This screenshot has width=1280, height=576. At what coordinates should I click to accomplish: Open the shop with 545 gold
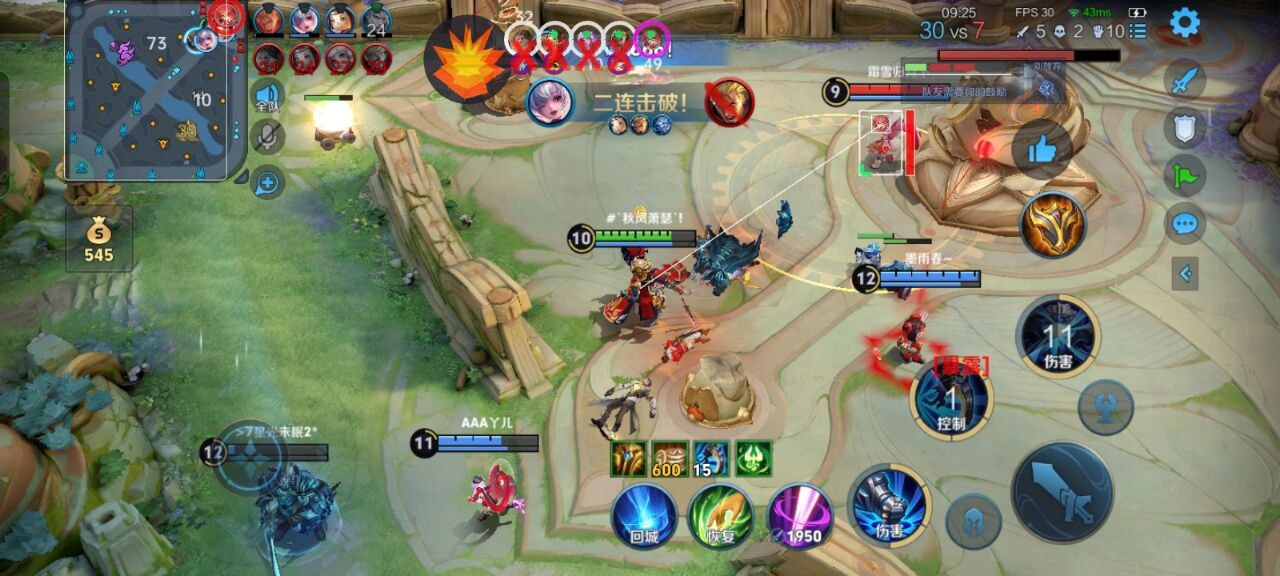99,240
